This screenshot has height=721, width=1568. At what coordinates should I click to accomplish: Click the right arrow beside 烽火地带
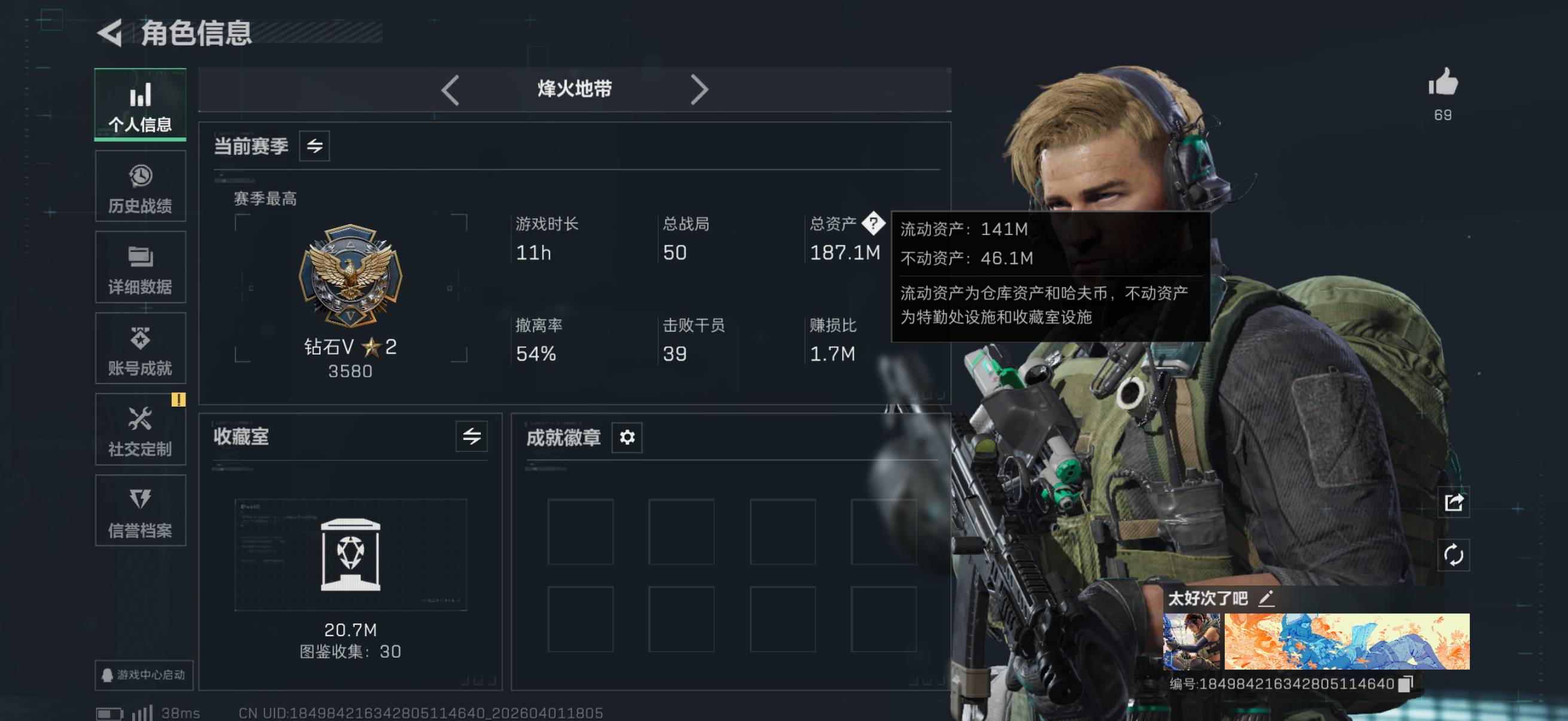coord(700,90)
